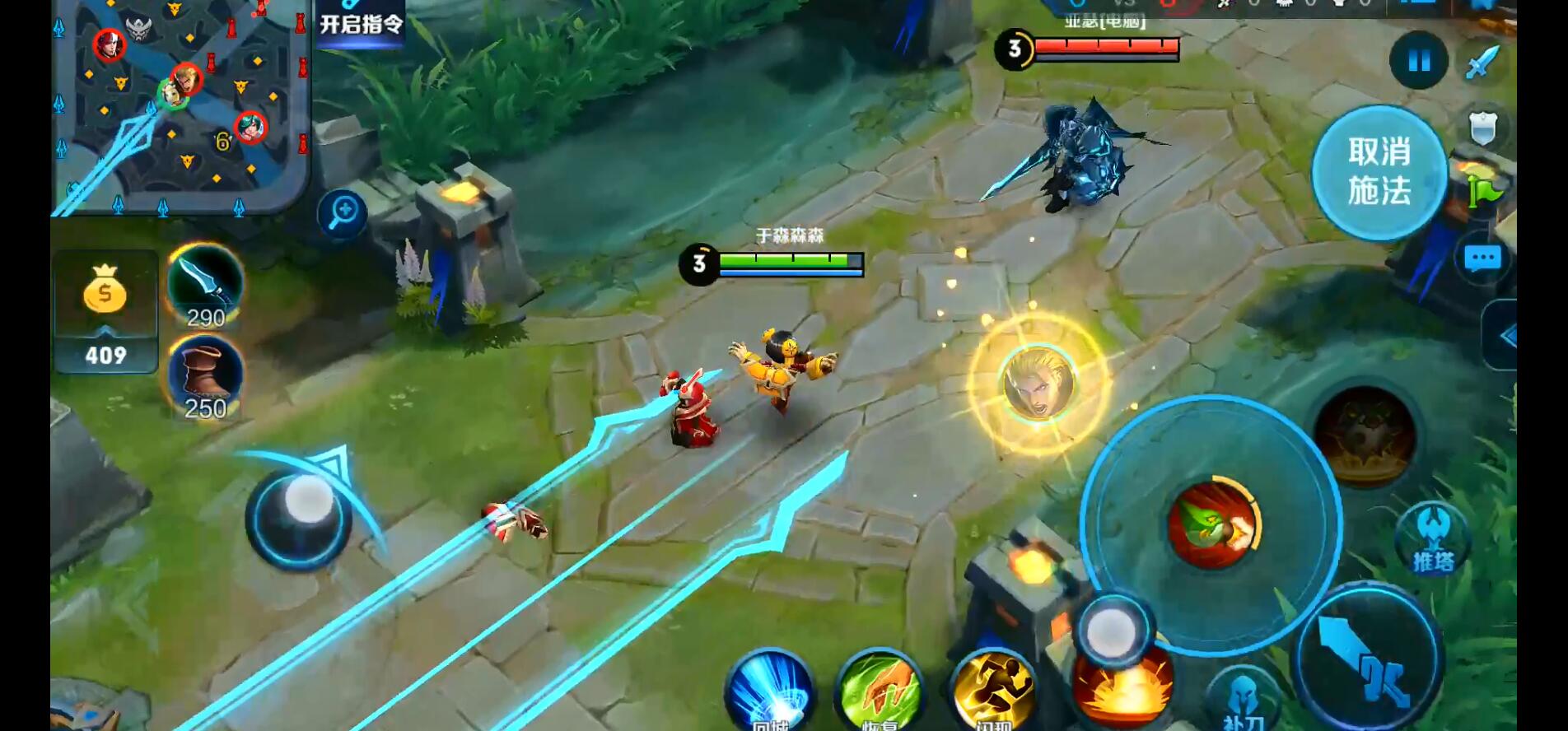
Task: Cancel casting with the 取消施法 button
Action: tap(1379, 172)
